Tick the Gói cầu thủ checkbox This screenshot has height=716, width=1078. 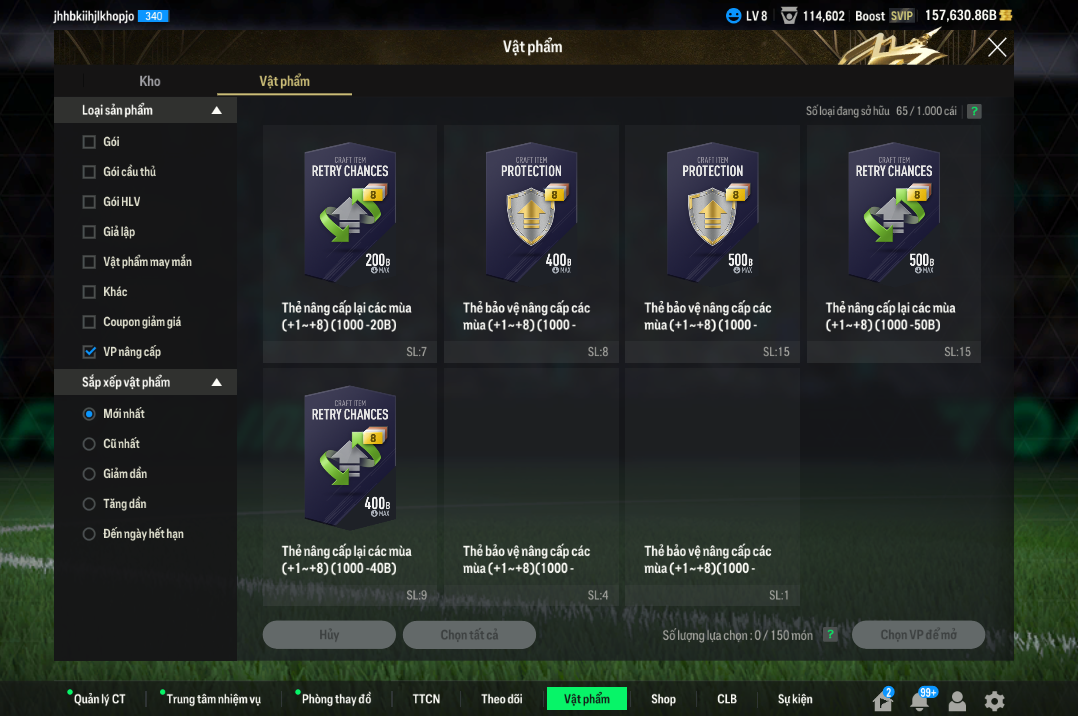(89, 172)
